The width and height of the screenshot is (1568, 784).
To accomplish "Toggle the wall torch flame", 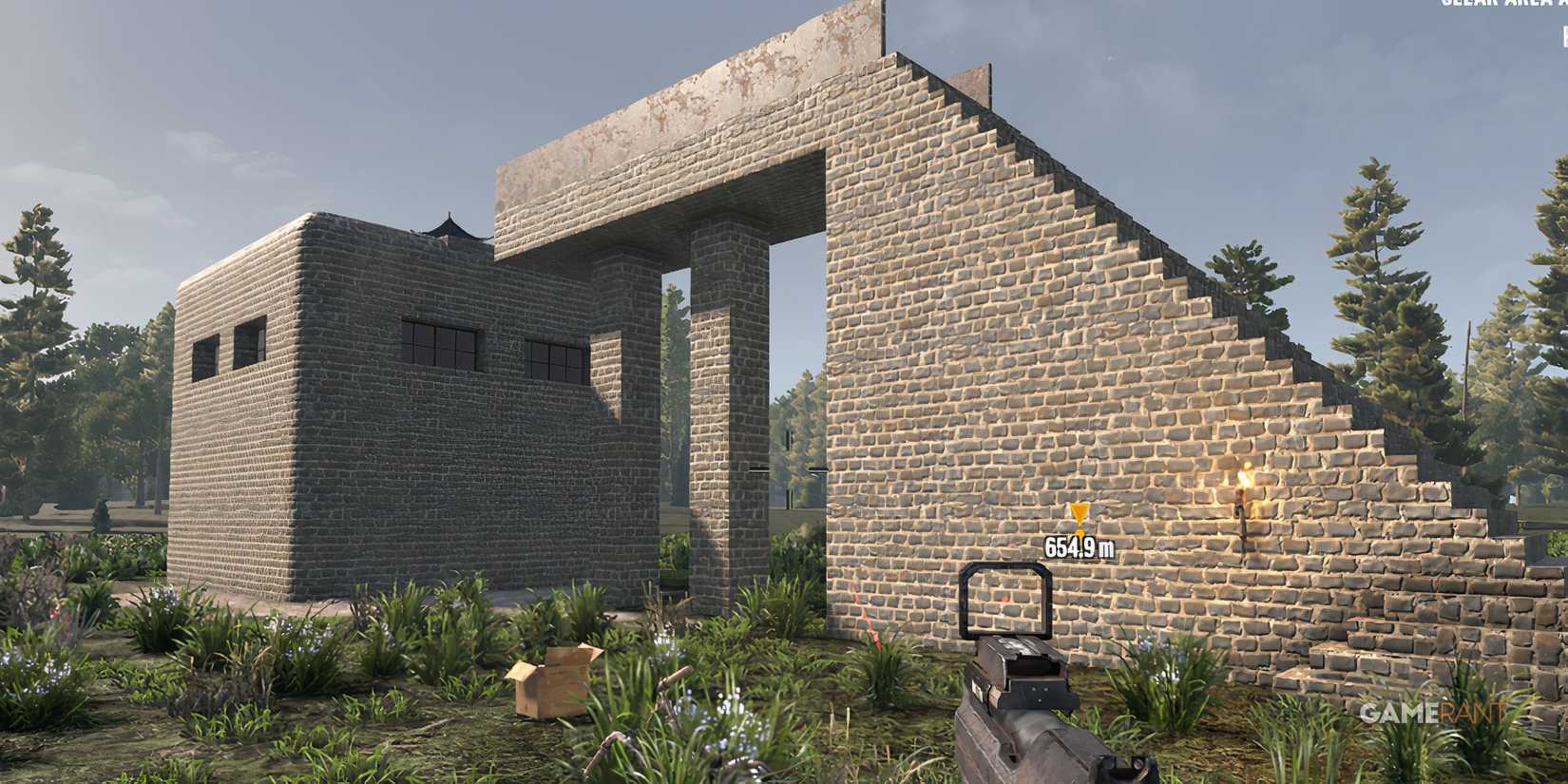I will pyautogui.click(x=1245, y=480).
